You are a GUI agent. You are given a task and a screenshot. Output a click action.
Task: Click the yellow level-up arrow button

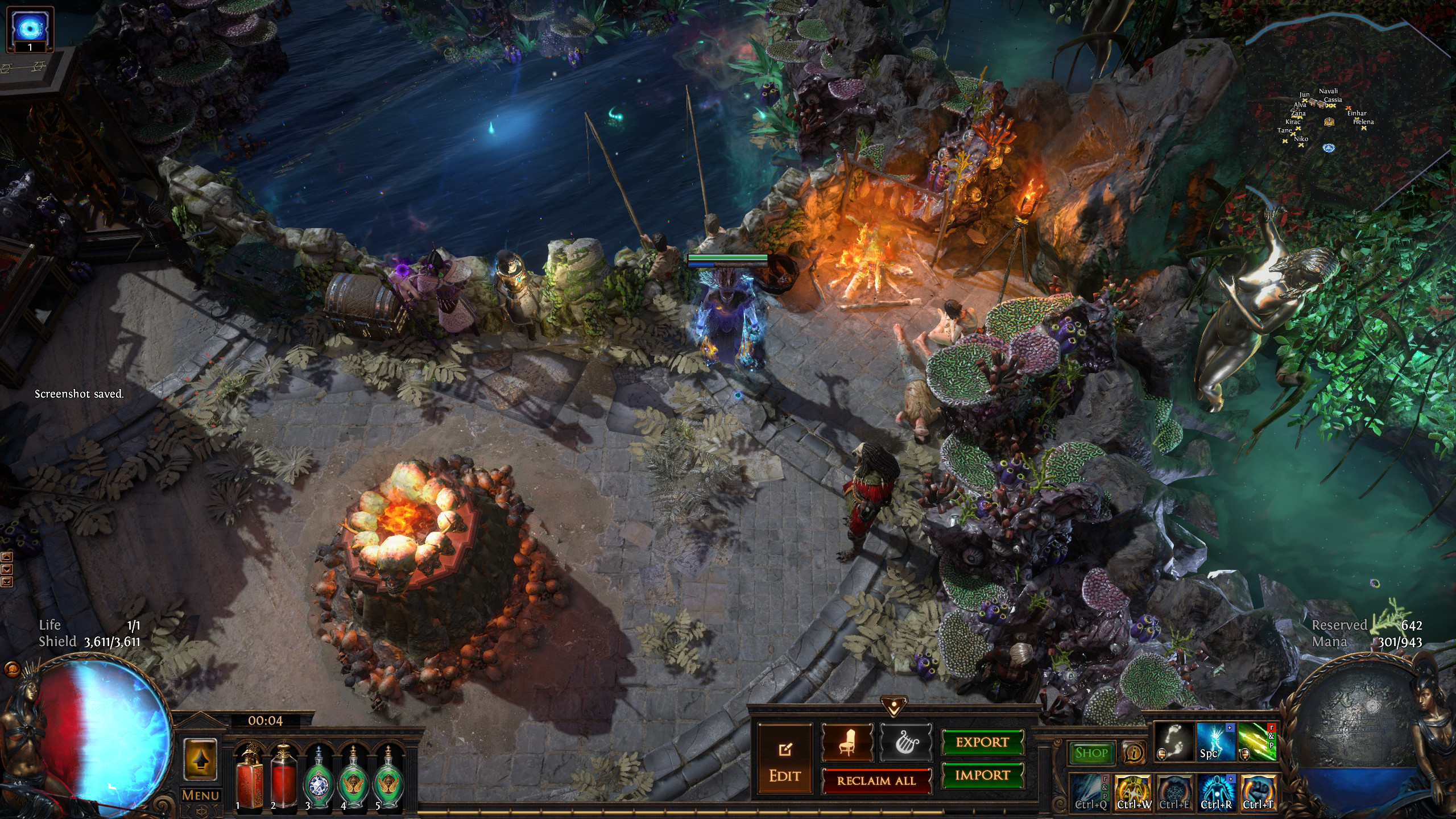pos(200,759)
